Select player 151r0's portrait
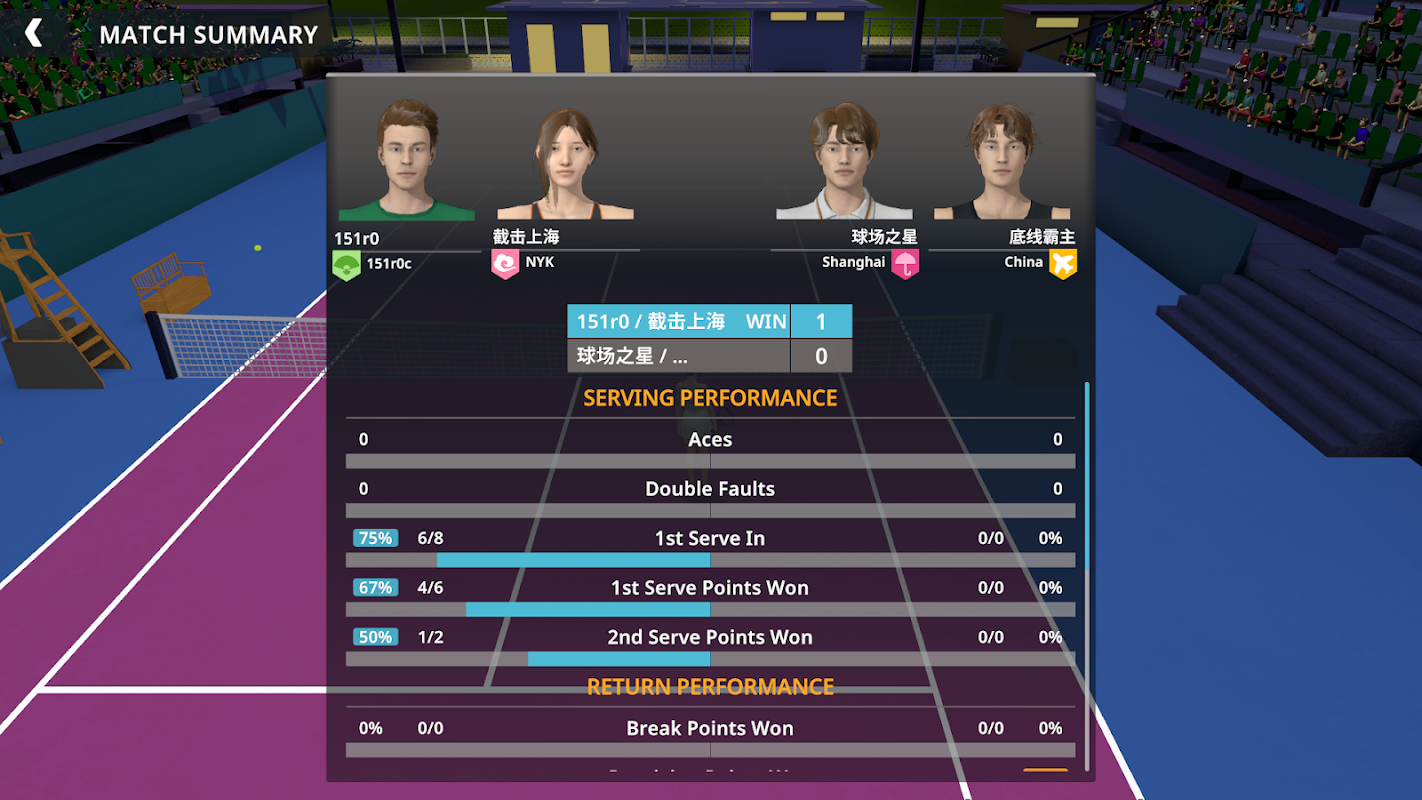Screen dimensions: 1422x800 click(x=407, y=160)
